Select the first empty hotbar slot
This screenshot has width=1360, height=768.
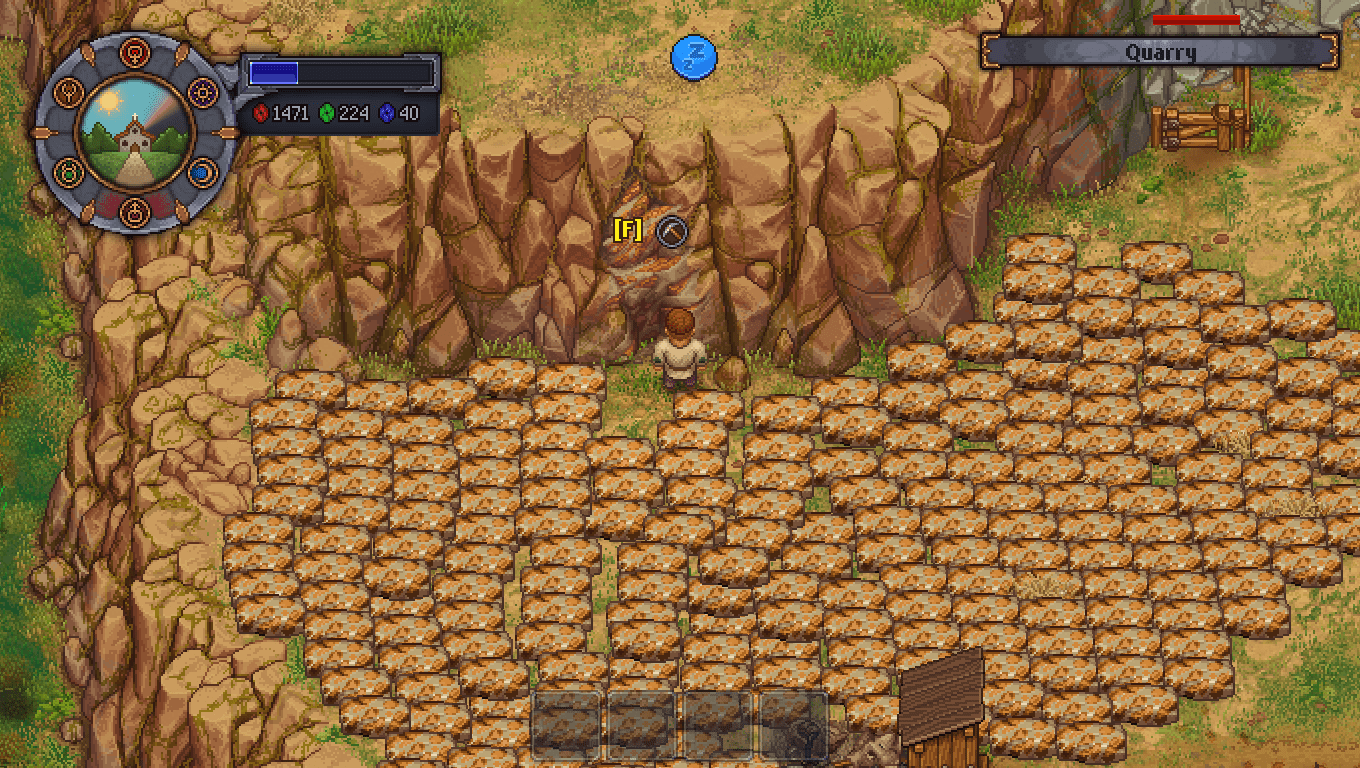click(x=565, y=724)
